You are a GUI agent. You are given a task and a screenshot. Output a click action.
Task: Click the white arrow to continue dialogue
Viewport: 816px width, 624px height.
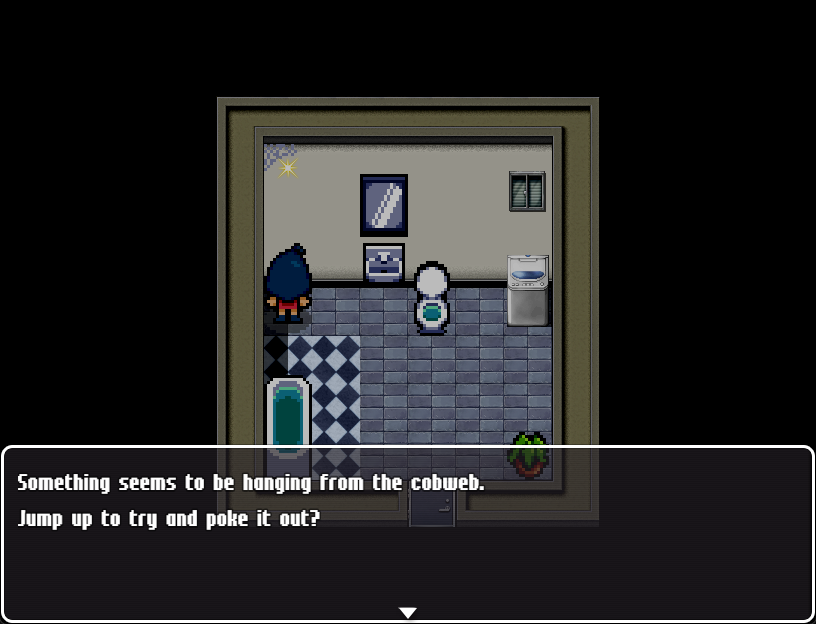click(407, 612)
